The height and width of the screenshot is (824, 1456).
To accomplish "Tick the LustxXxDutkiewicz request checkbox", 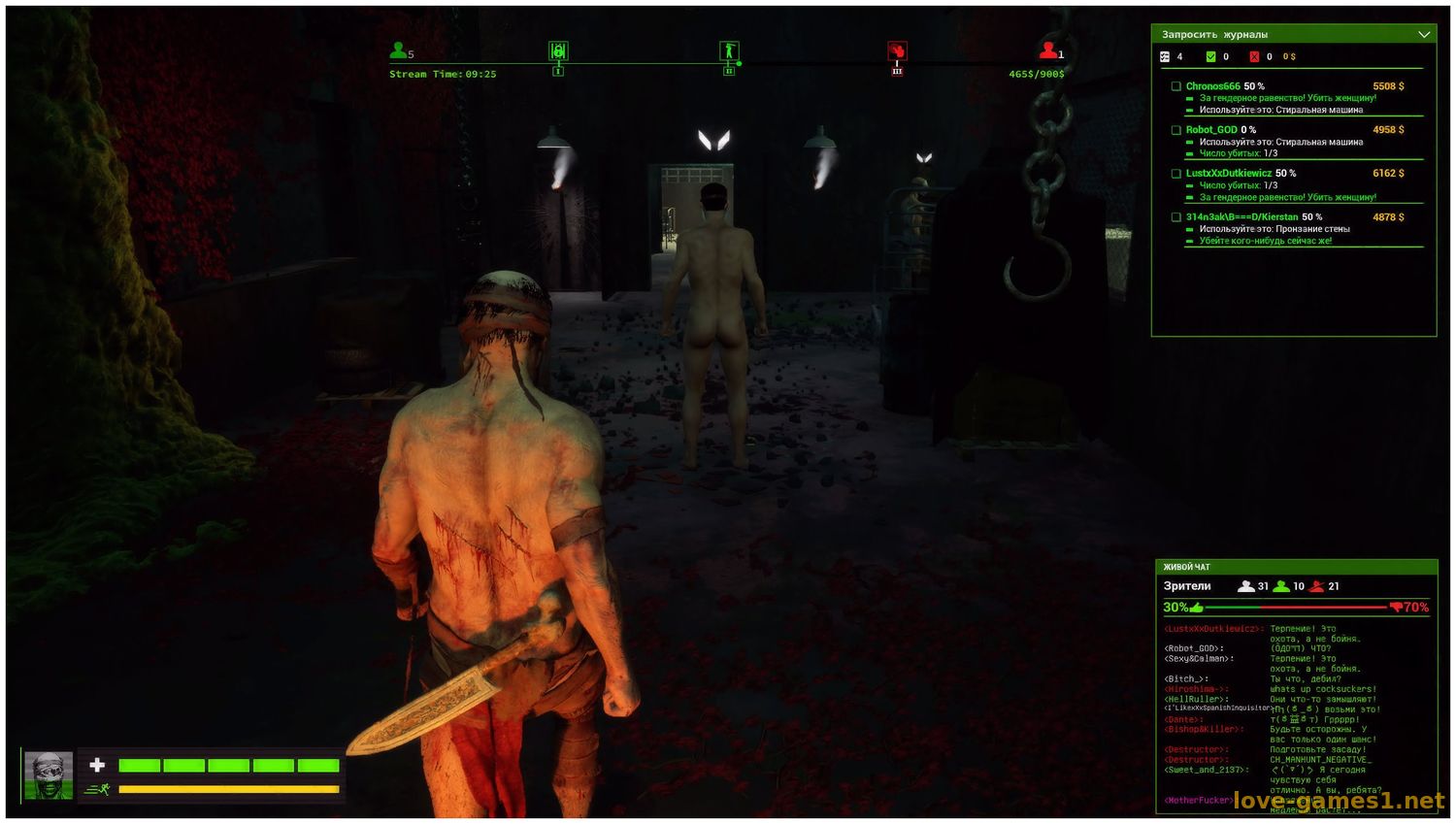I will coord(1175,174).
